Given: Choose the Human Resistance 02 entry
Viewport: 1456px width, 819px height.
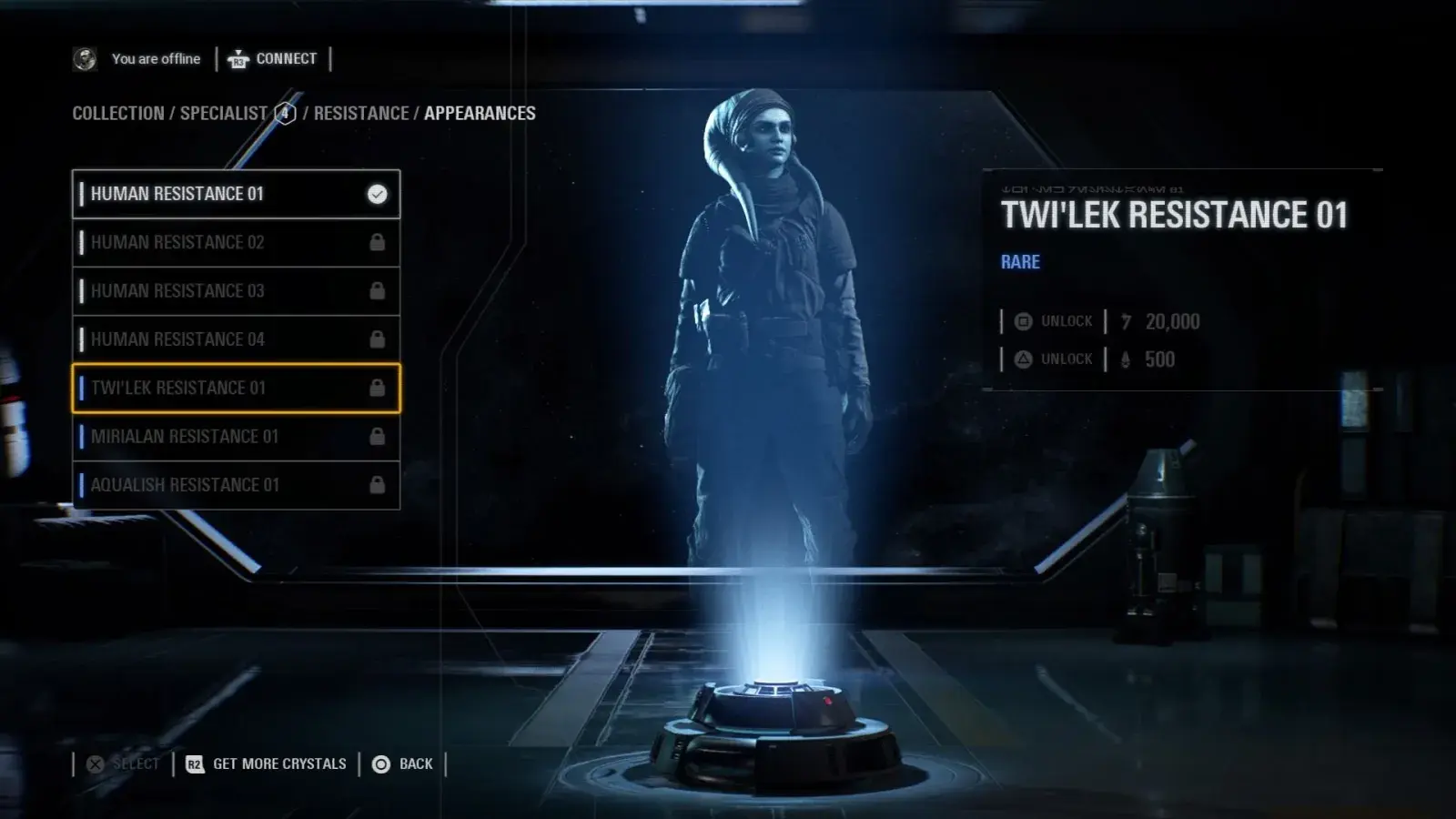Looking at the screenshot, I should click(x=236, y=242).
